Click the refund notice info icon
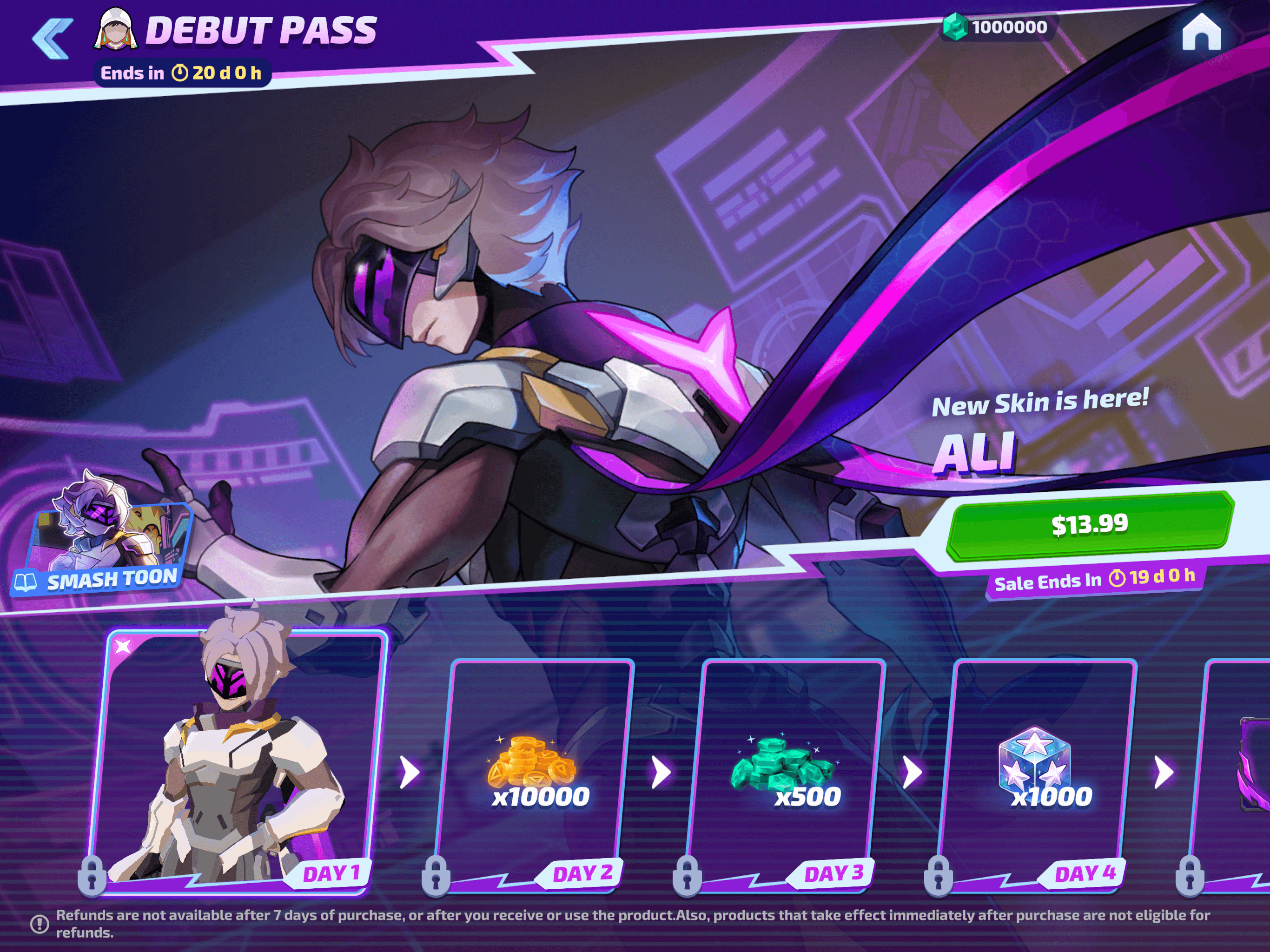 click(40, 924)
